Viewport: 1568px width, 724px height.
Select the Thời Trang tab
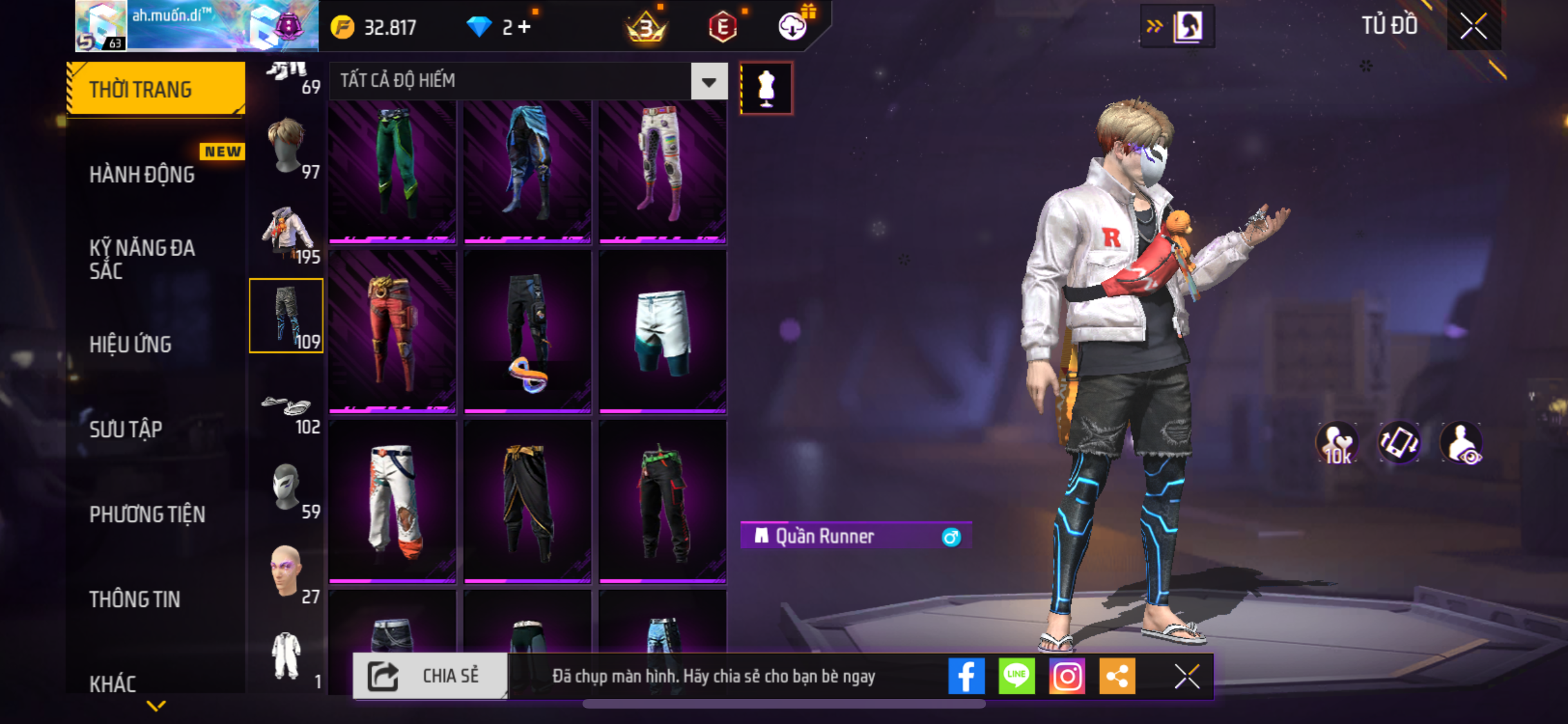[155, 89]
